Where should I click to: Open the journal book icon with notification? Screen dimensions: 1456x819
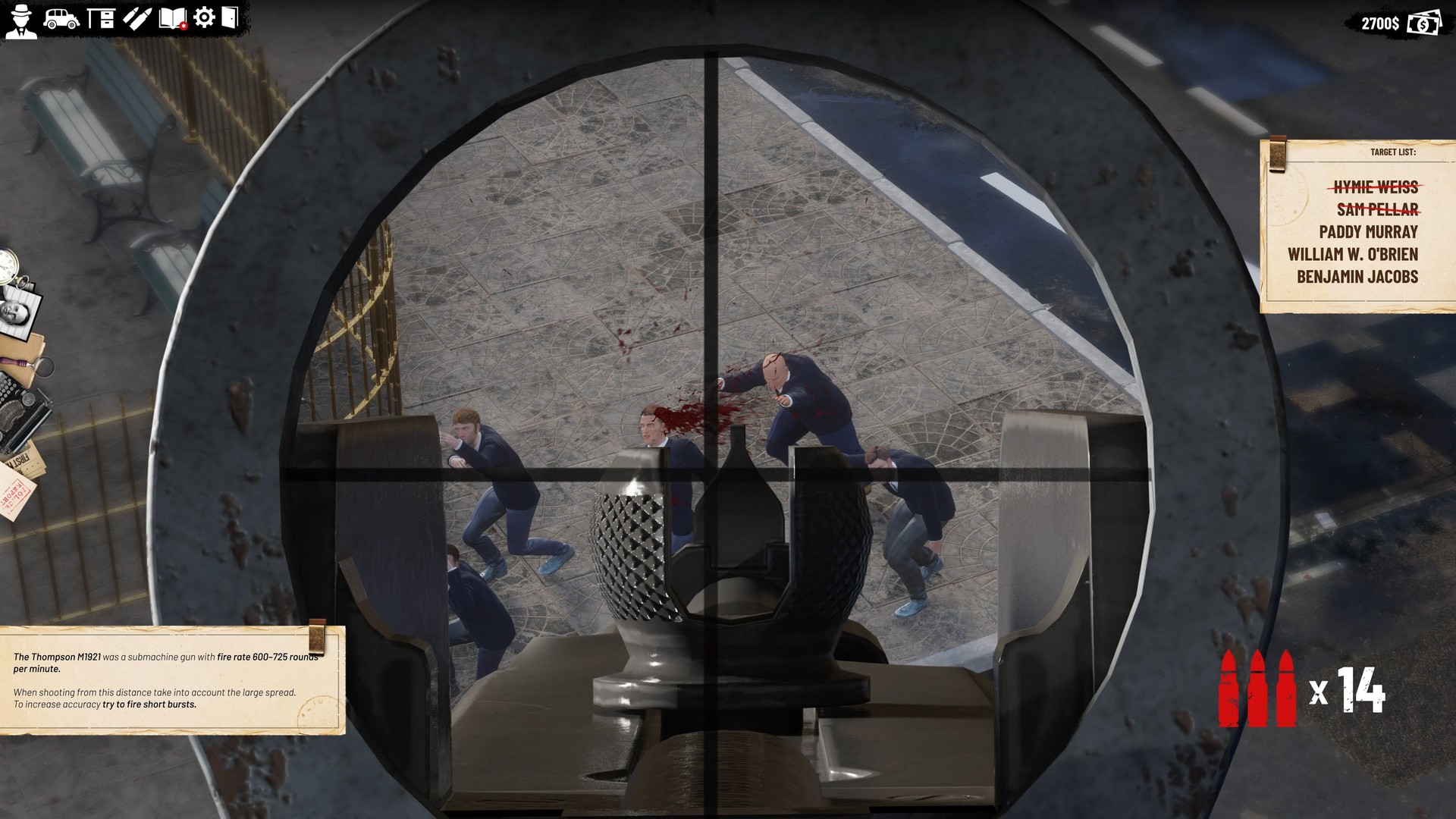coord(171,17)
